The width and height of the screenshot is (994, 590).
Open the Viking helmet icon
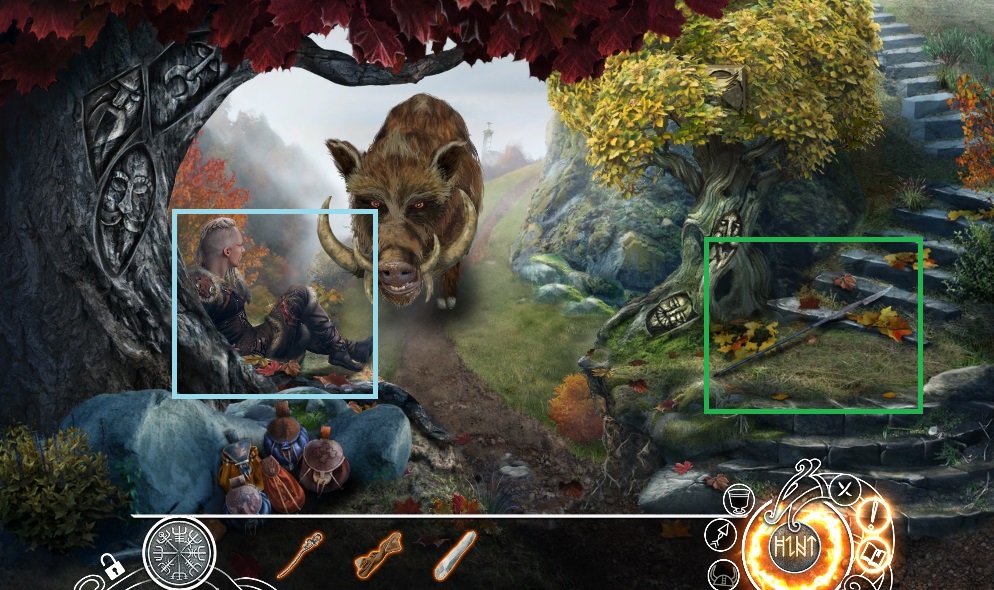pyautogui.click(x=724, y=574)
